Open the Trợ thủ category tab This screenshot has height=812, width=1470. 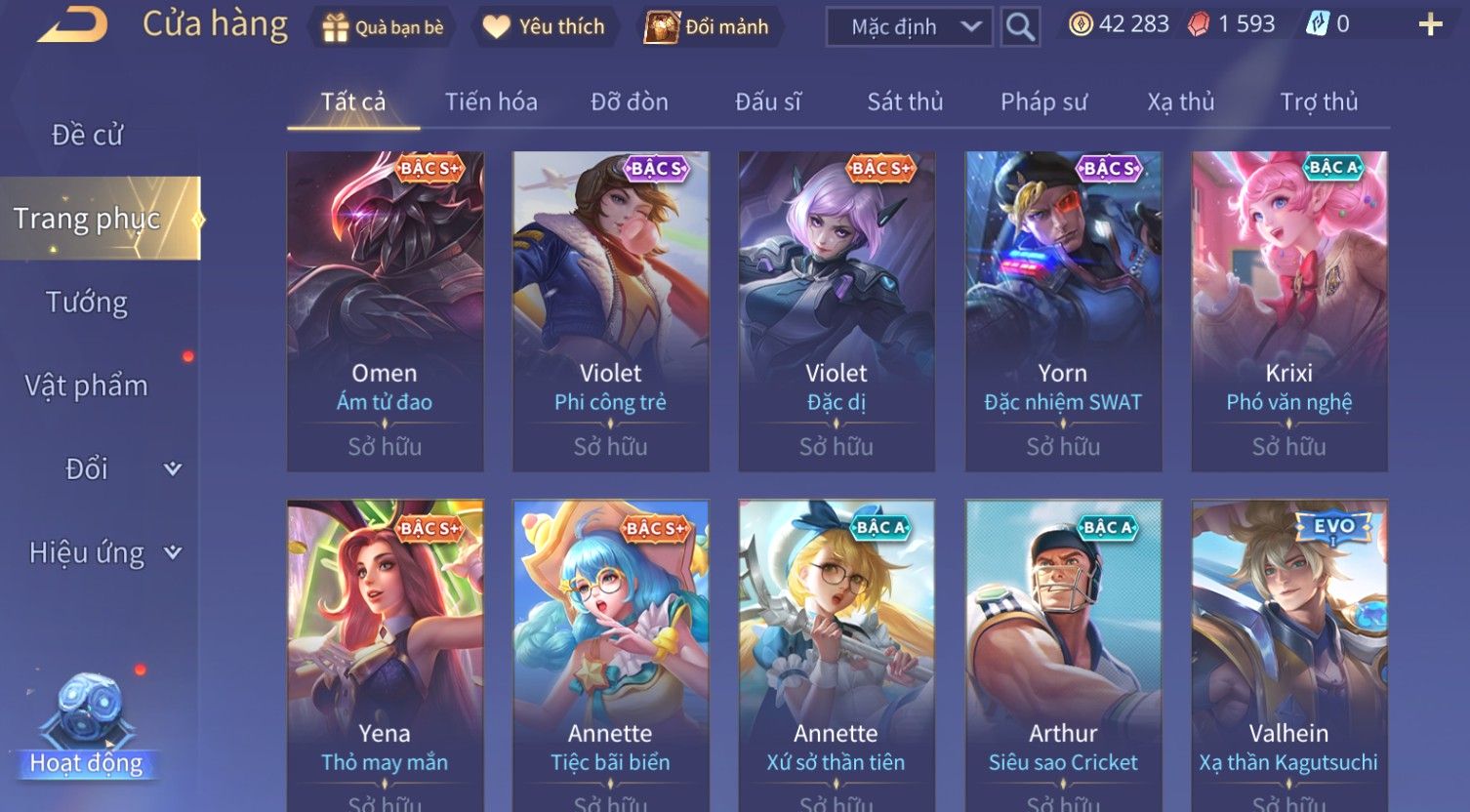pyautogui.click(x=1319, y=101)
